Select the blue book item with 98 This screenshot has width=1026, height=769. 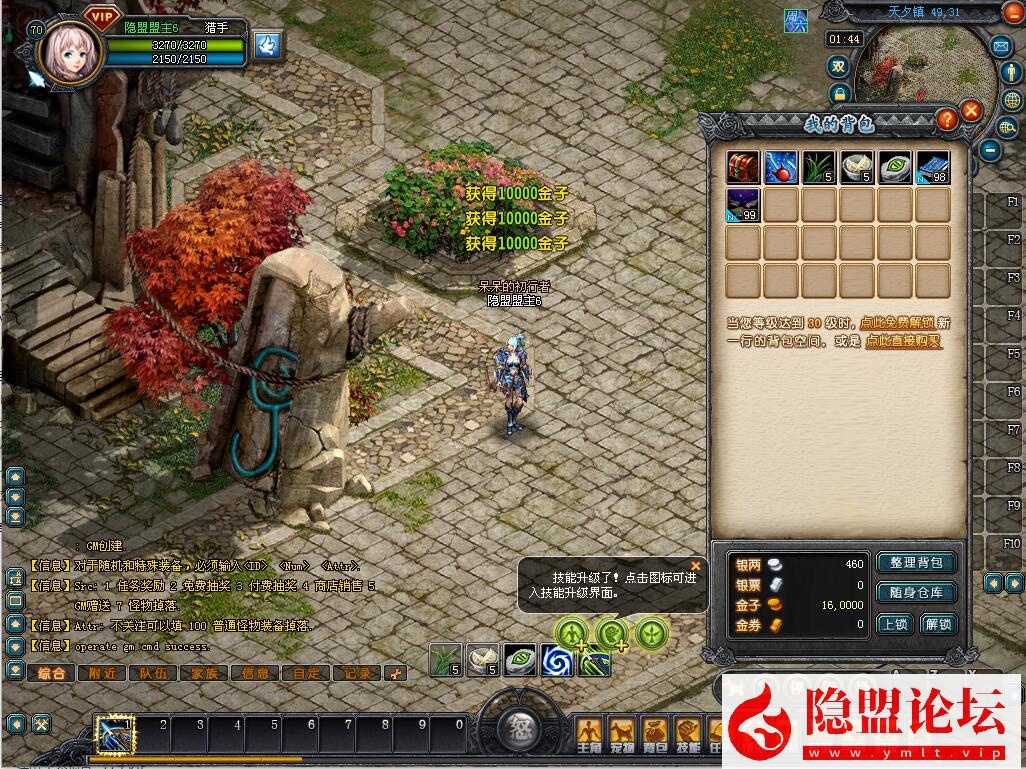932,167
